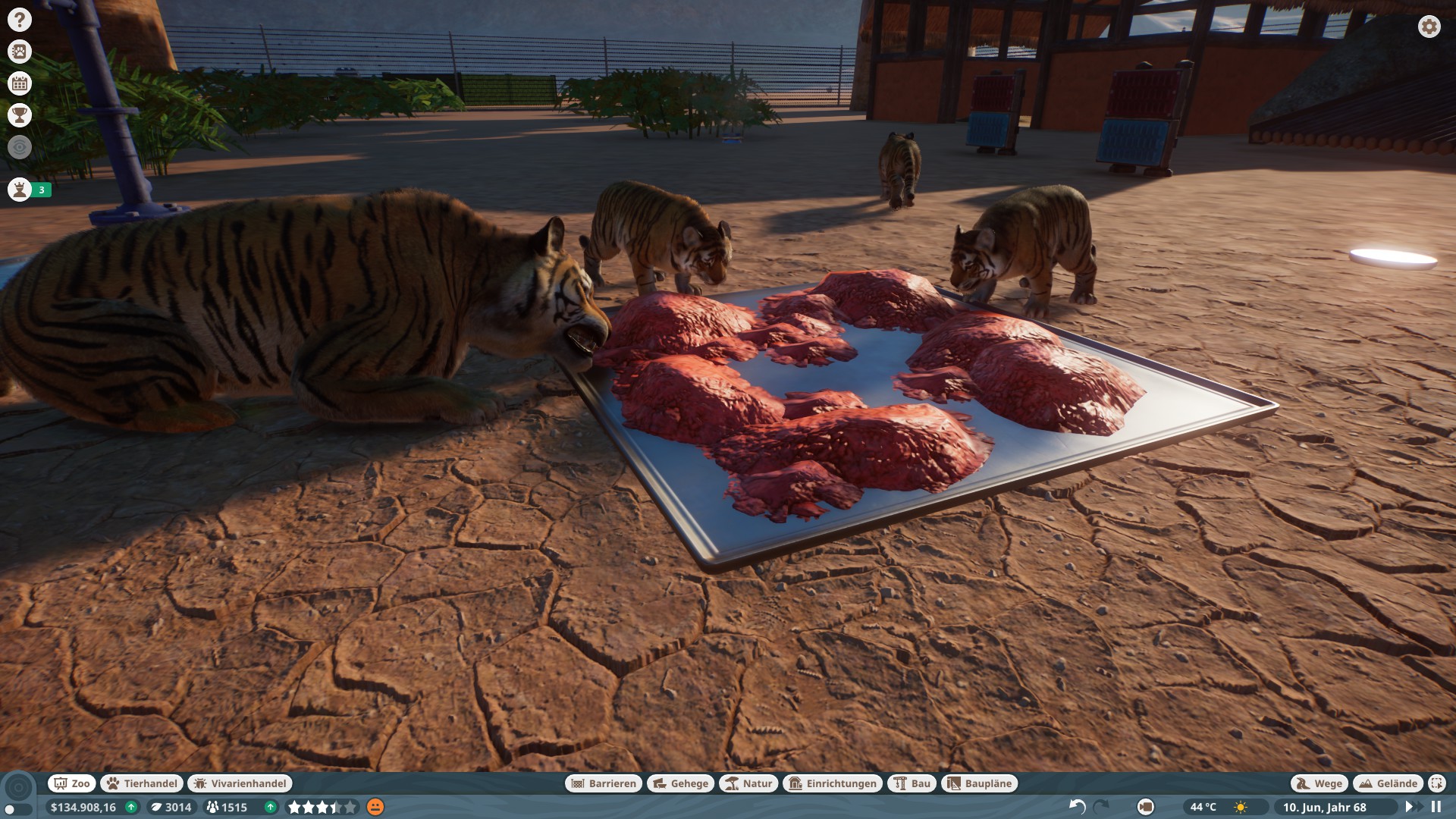This screenshot has width=1456, height=819.
Task: Toggle the camera mode button
Action: coord(1146,807)
